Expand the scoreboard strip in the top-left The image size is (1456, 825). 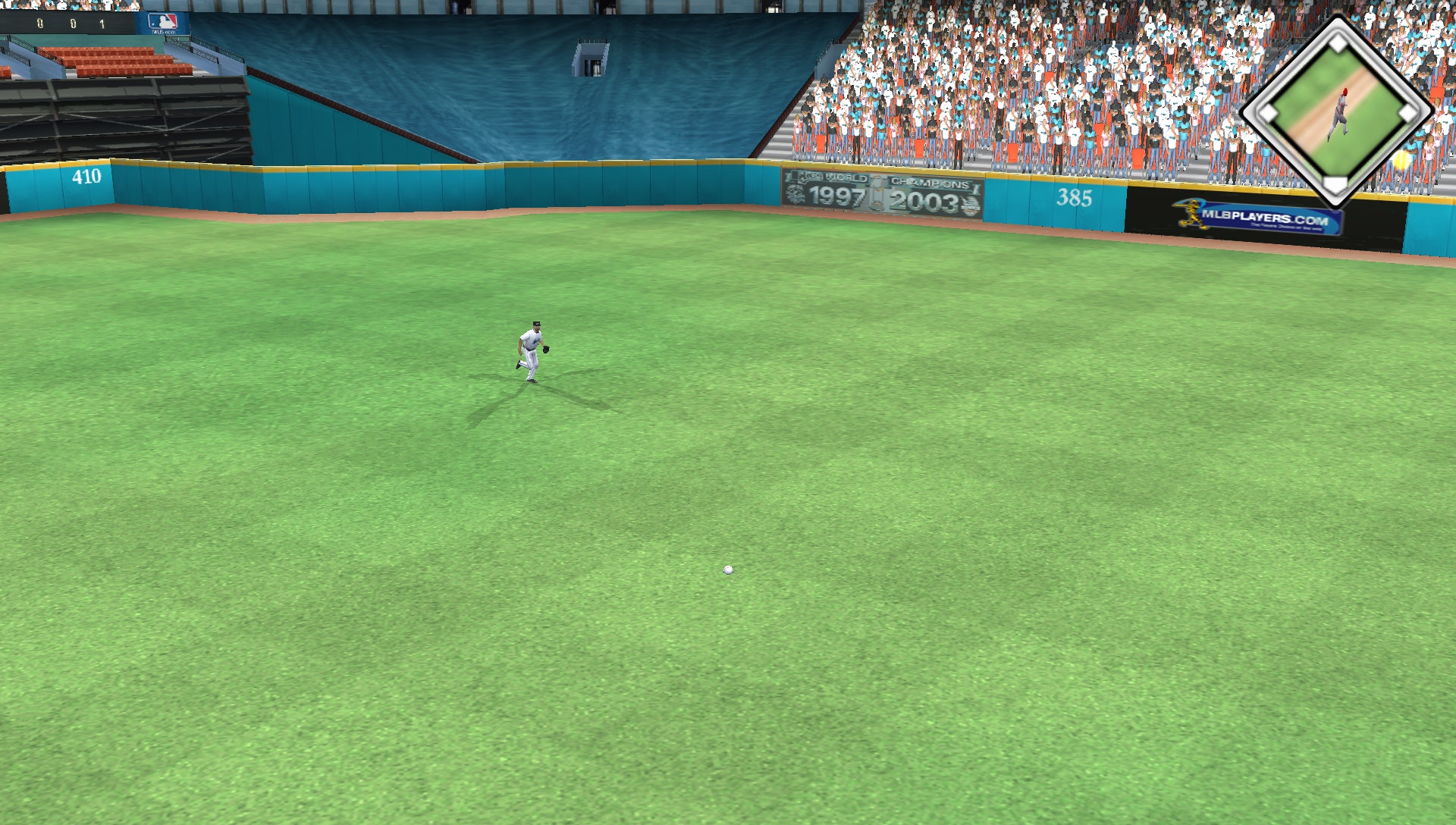pyautogui.click(x=68, y=23)
